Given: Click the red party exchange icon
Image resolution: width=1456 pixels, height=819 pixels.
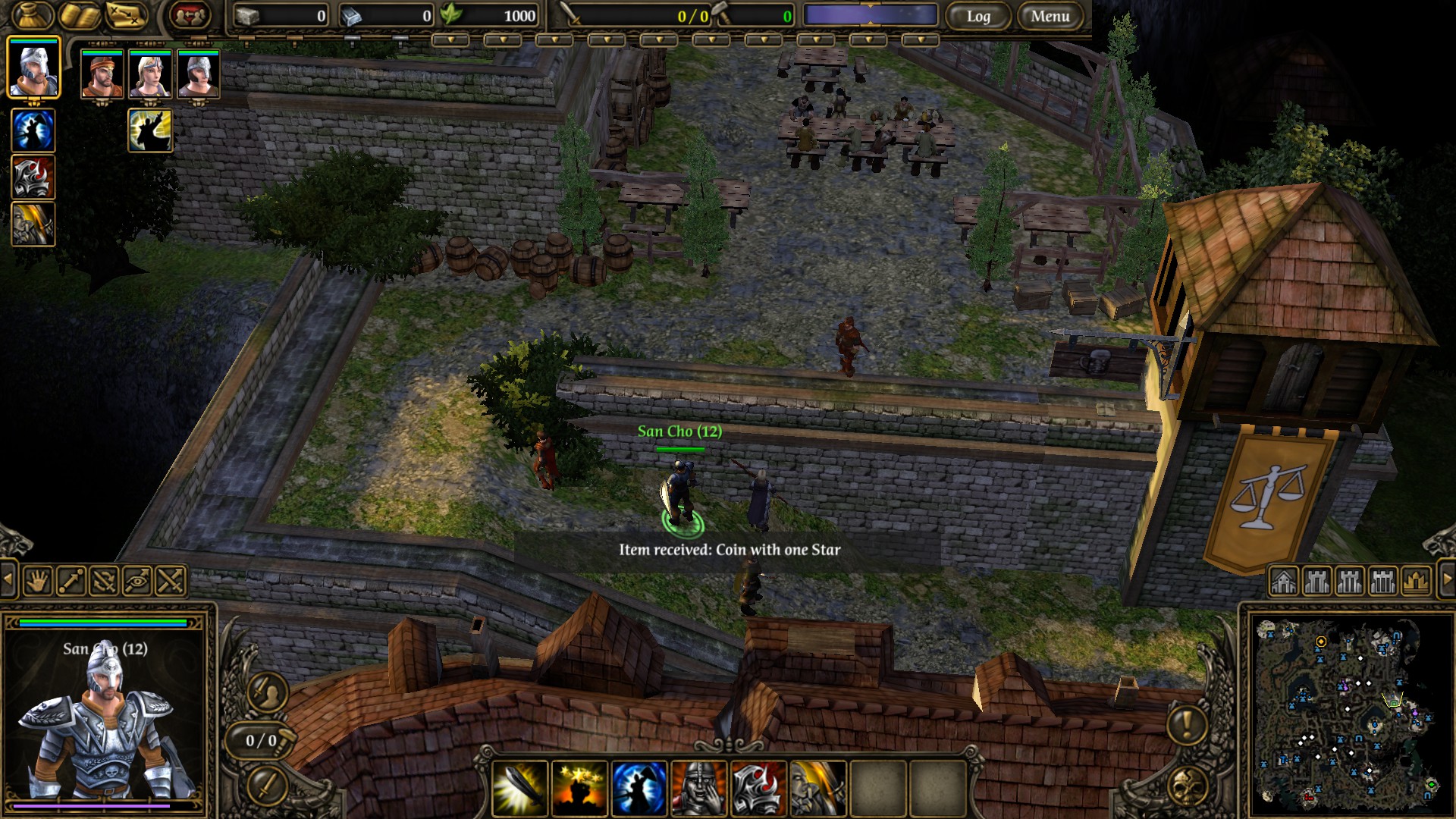Looking at the screenshot, I should pos(189,15).
